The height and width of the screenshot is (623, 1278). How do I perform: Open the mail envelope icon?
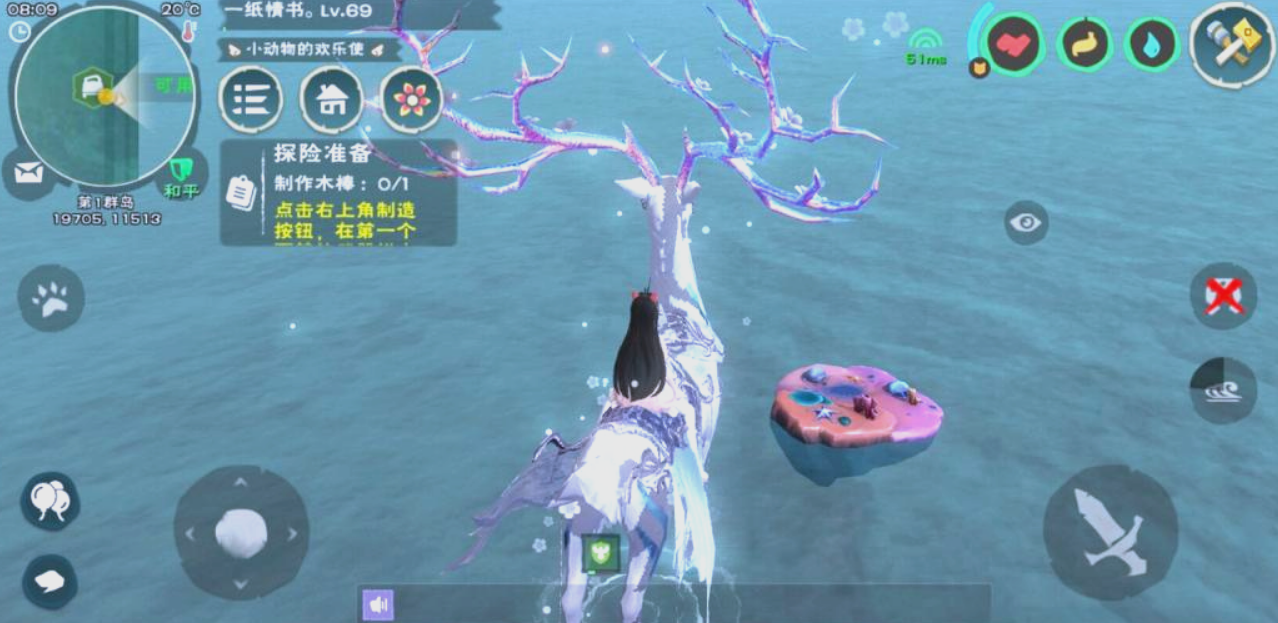coord(29,174)
